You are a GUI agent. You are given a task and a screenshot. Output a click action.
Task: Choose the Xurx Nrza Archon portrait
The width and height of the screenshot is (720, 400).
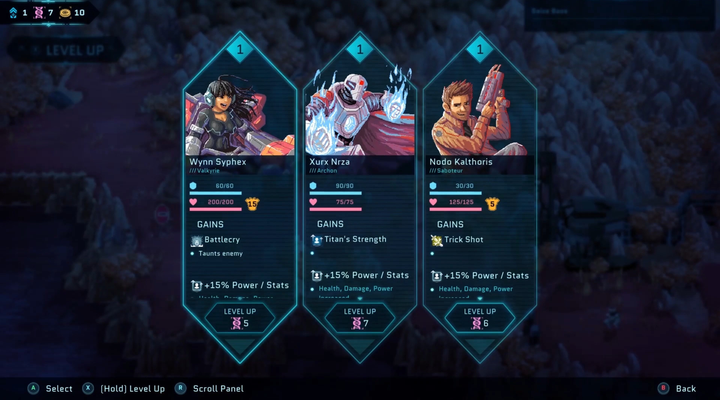click(x=360, y=112)
